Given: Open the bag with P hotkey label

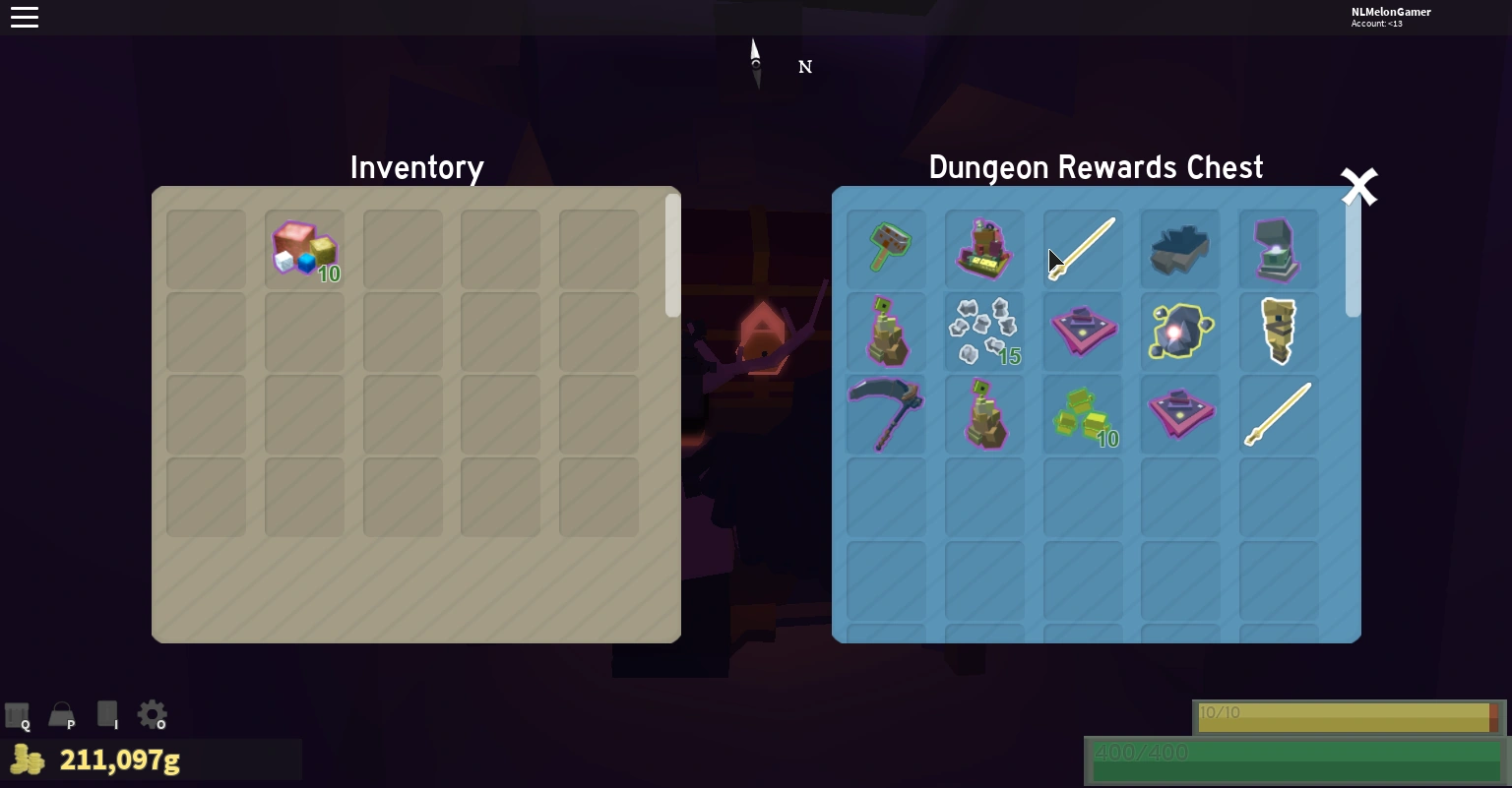Looking at the screenshot, I should 61,714.
